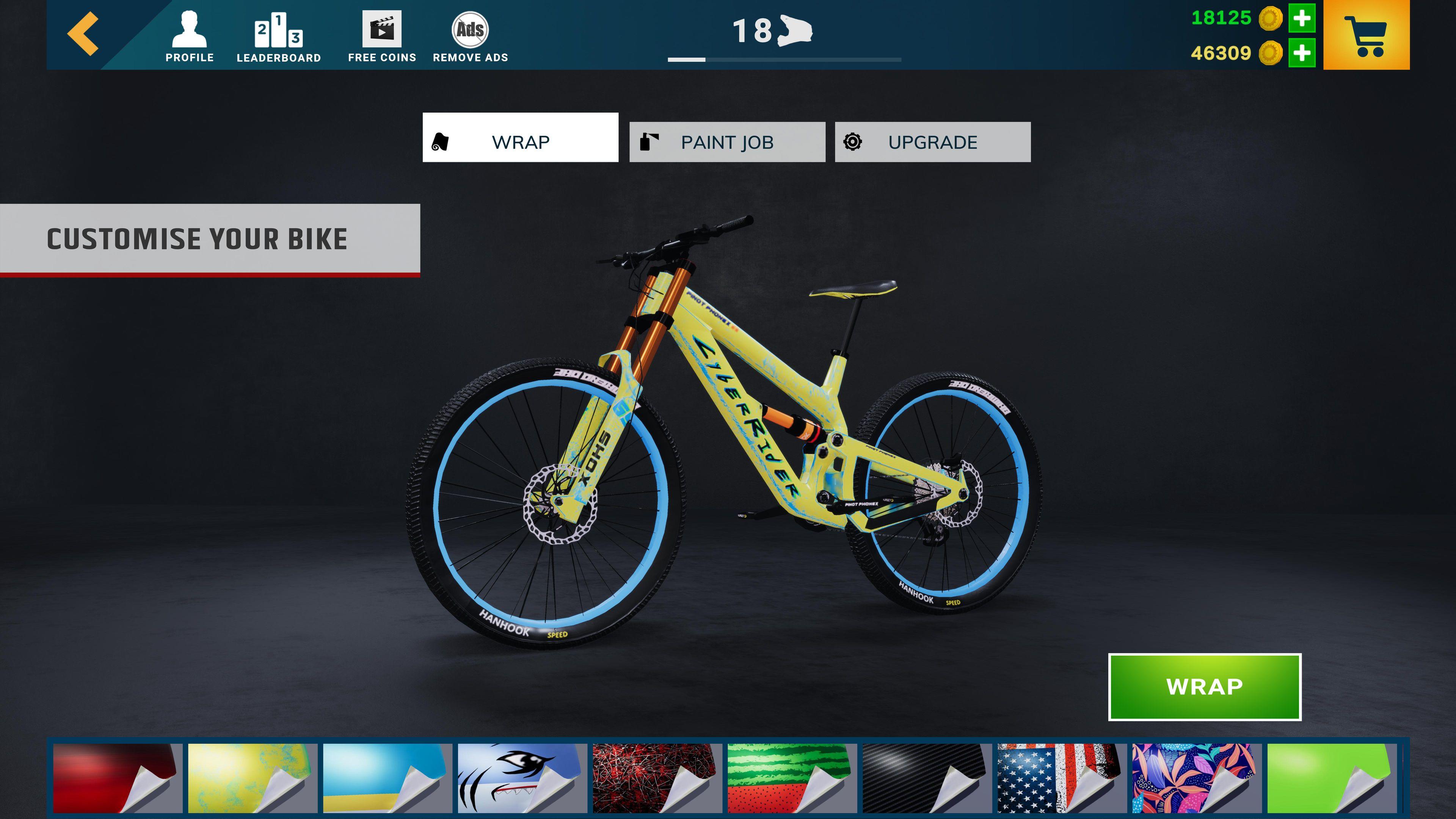Choose the watermelon wrap design
The height and width of the screenshot is (819, 1456).
[x=789, y=775]
